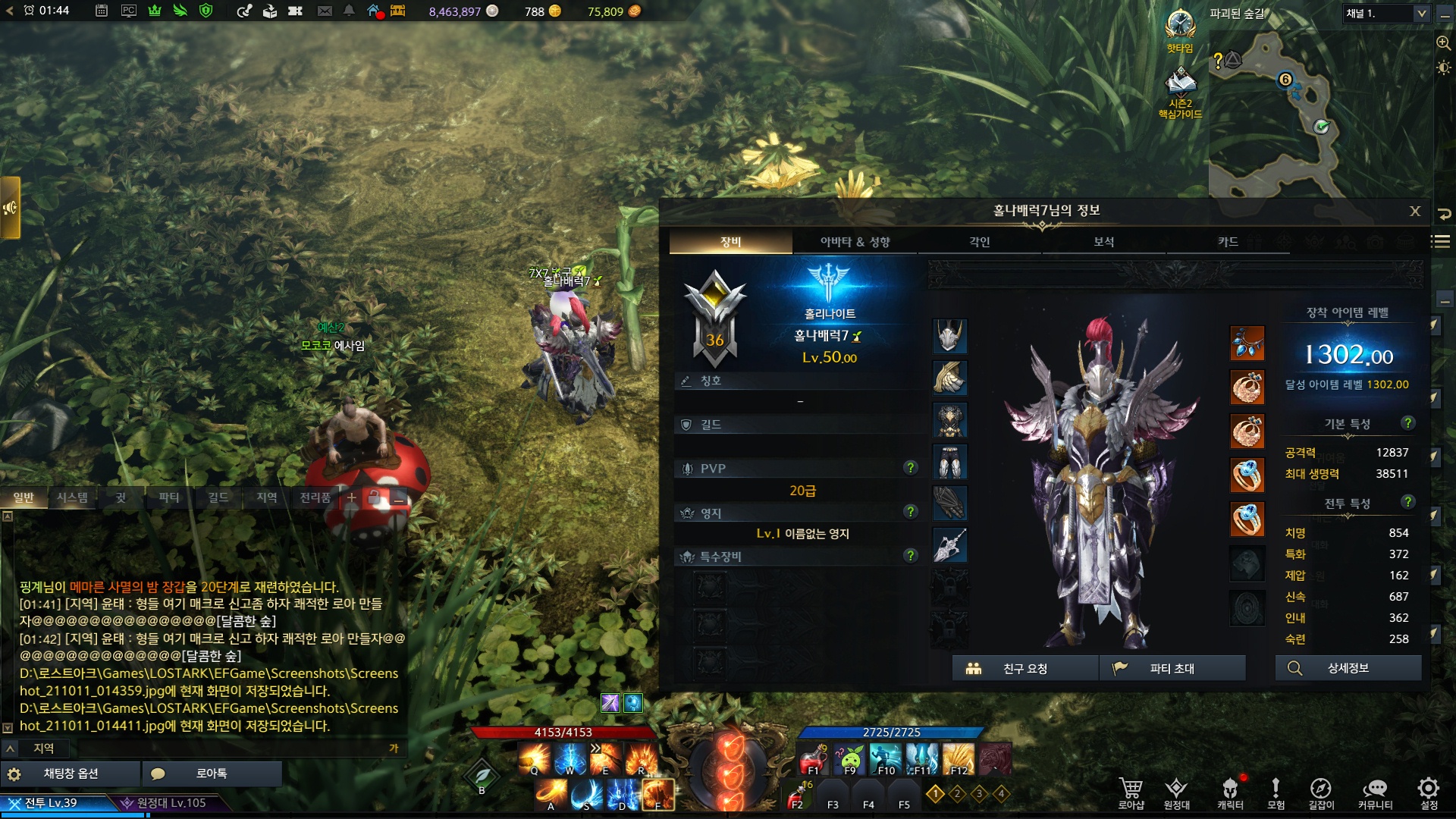Open the 로아샵 shop

1131,793
